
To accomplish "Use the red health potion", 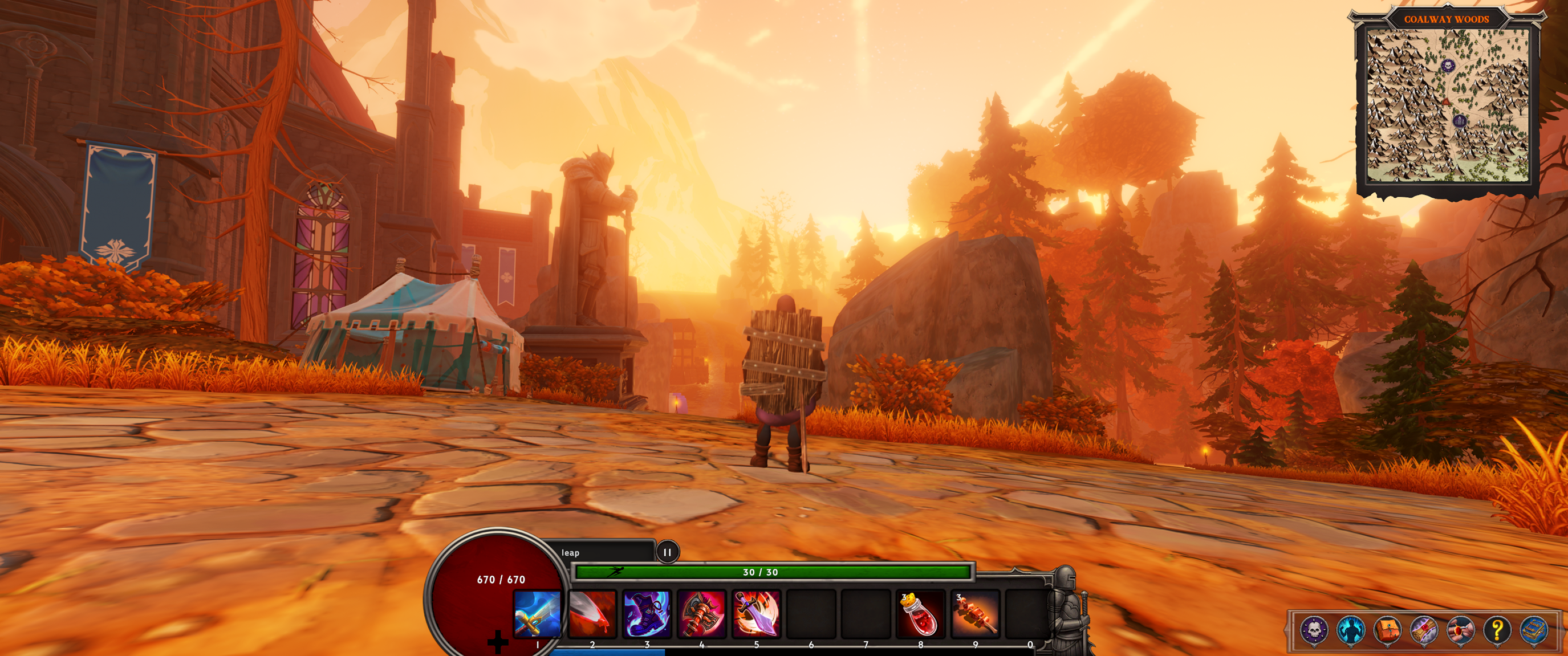I will tap(920, 614).
